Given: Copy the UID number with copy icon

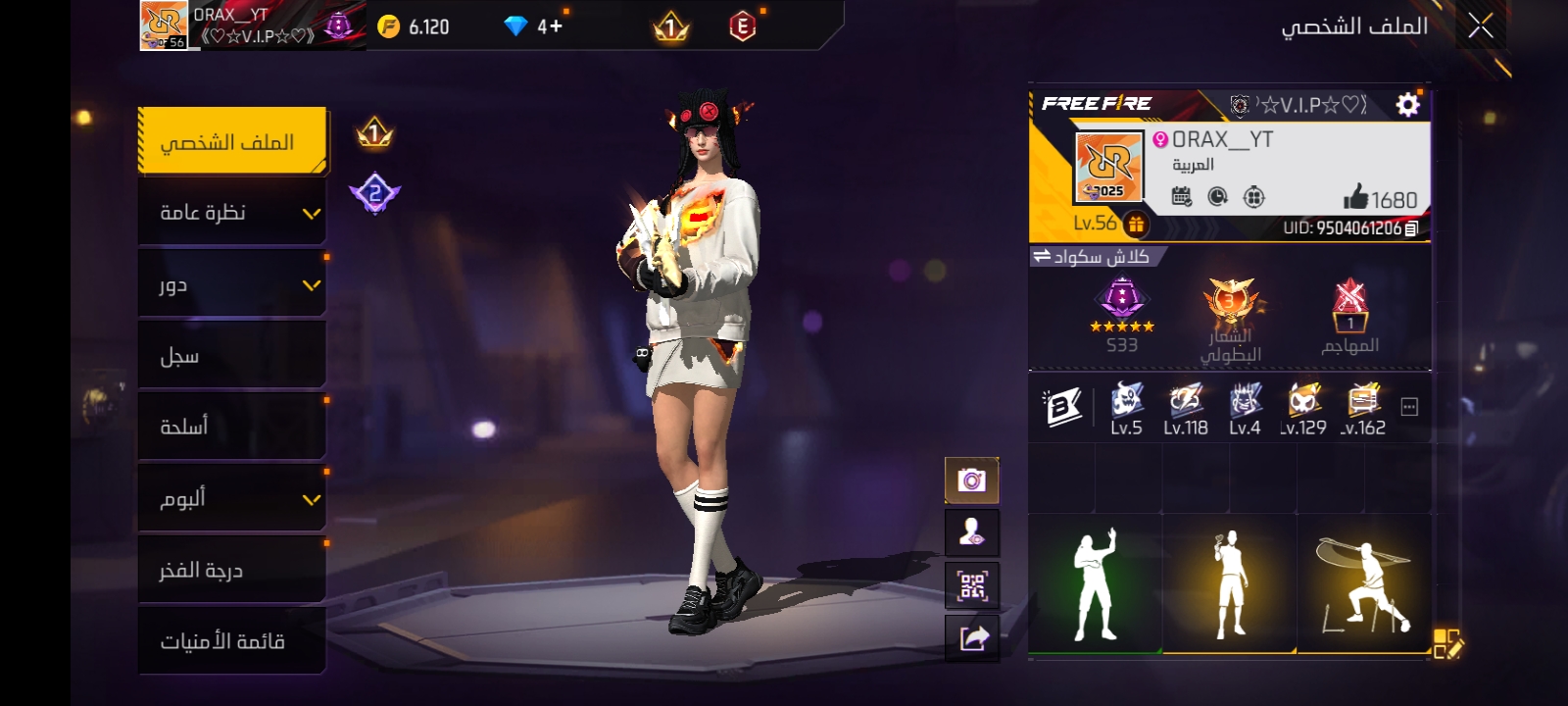Looking at the screenshot, I should pos(1411,228).
